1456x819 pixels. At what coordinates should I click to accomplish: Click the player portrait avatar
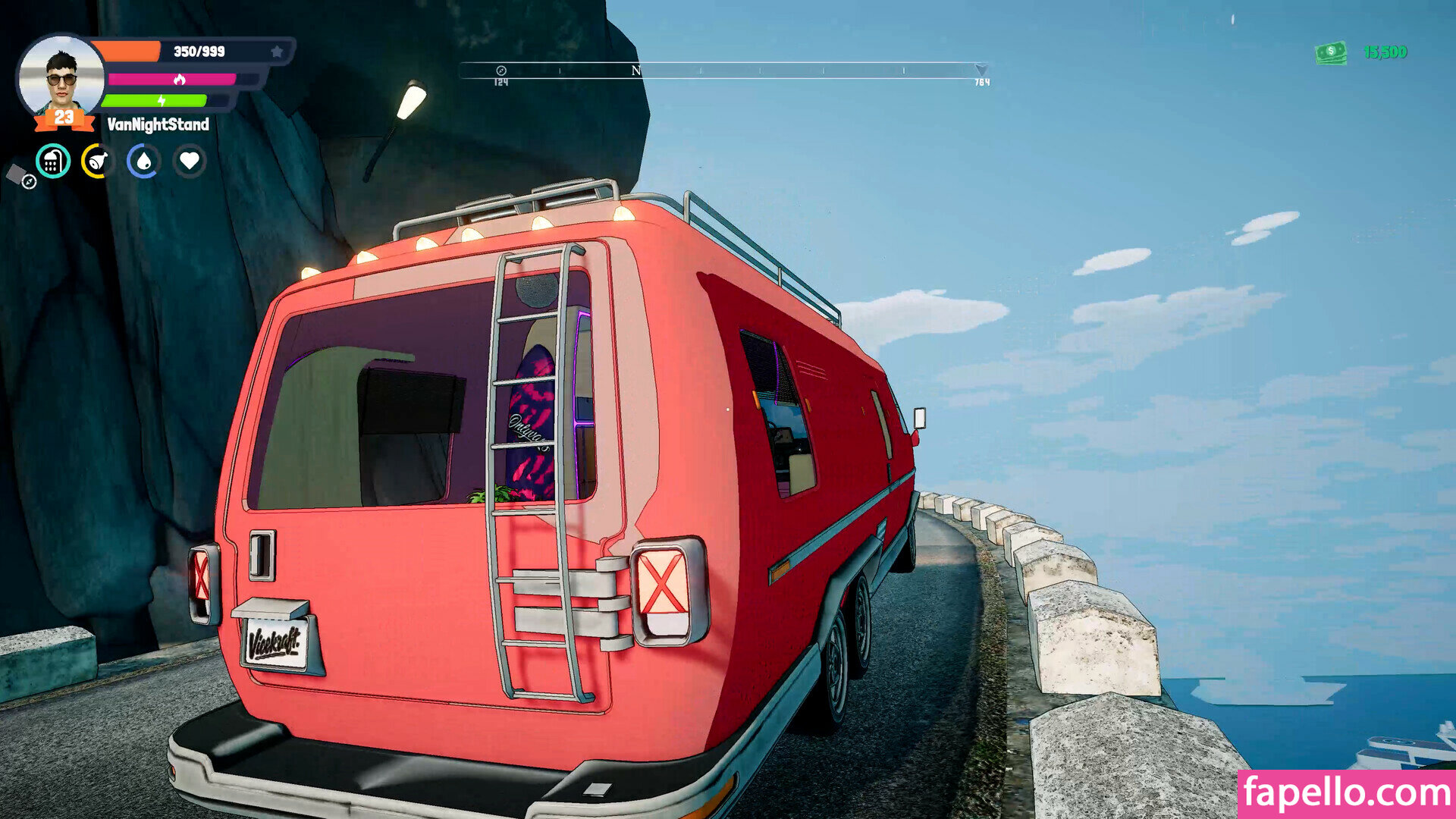pos(61,74)
